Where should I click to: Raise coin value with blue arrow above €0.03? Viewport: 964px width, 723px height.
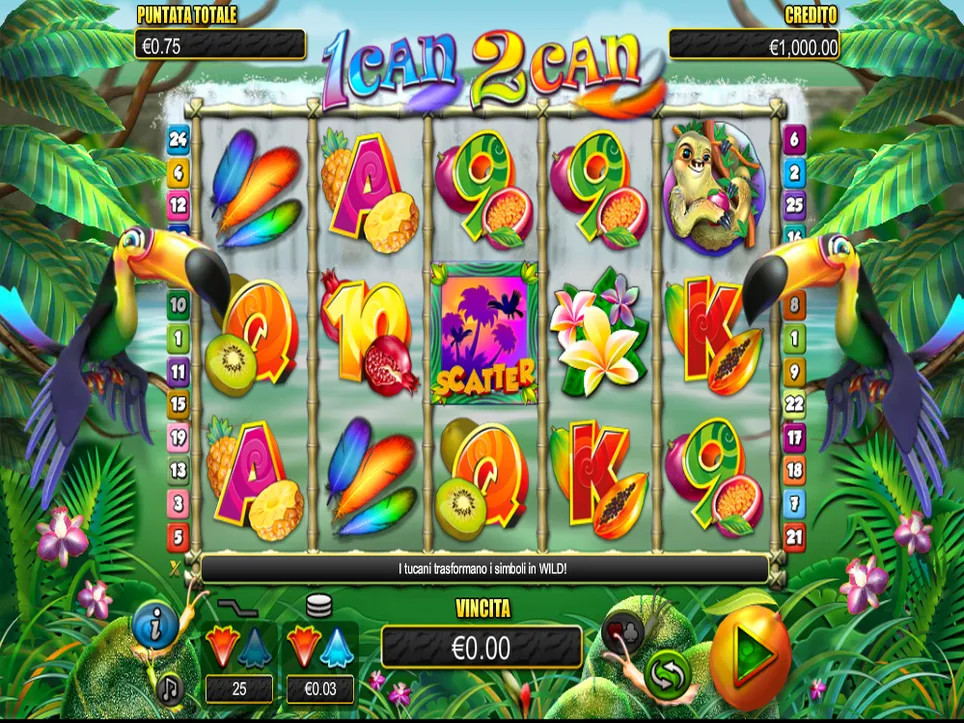(x=336, y=647)
